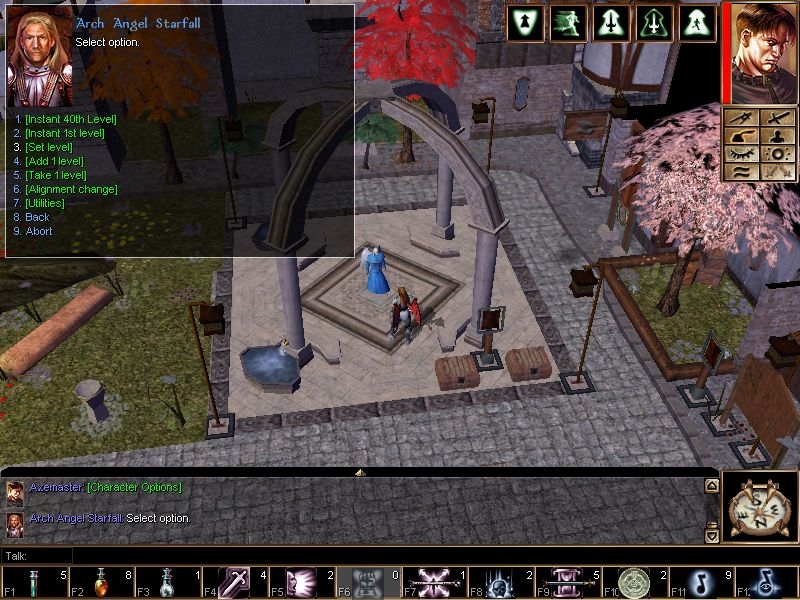Go Back in the dialogue menu
This screenshot has width=800, height=600.
37,217
